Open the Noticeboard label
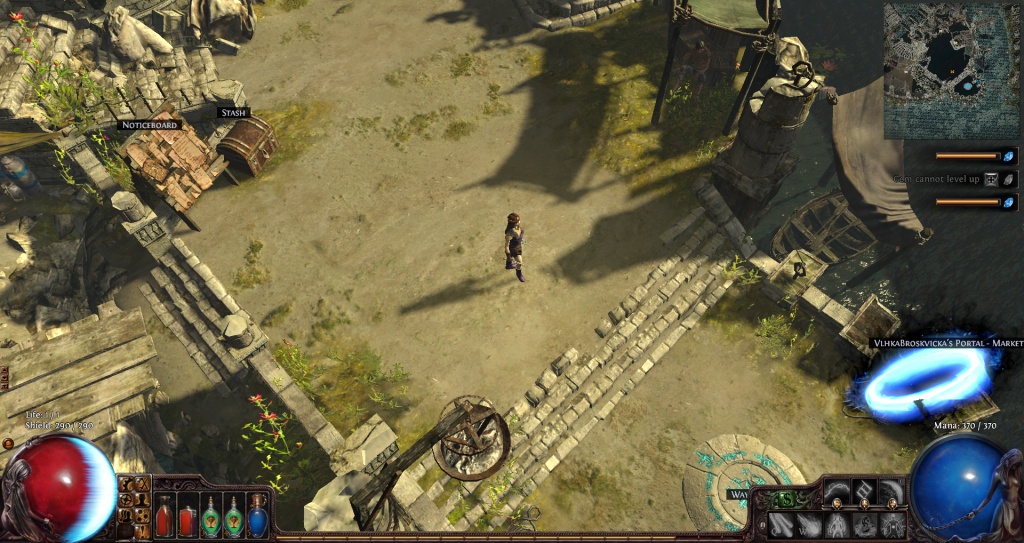1024x543 pixels. click(148, 125)
